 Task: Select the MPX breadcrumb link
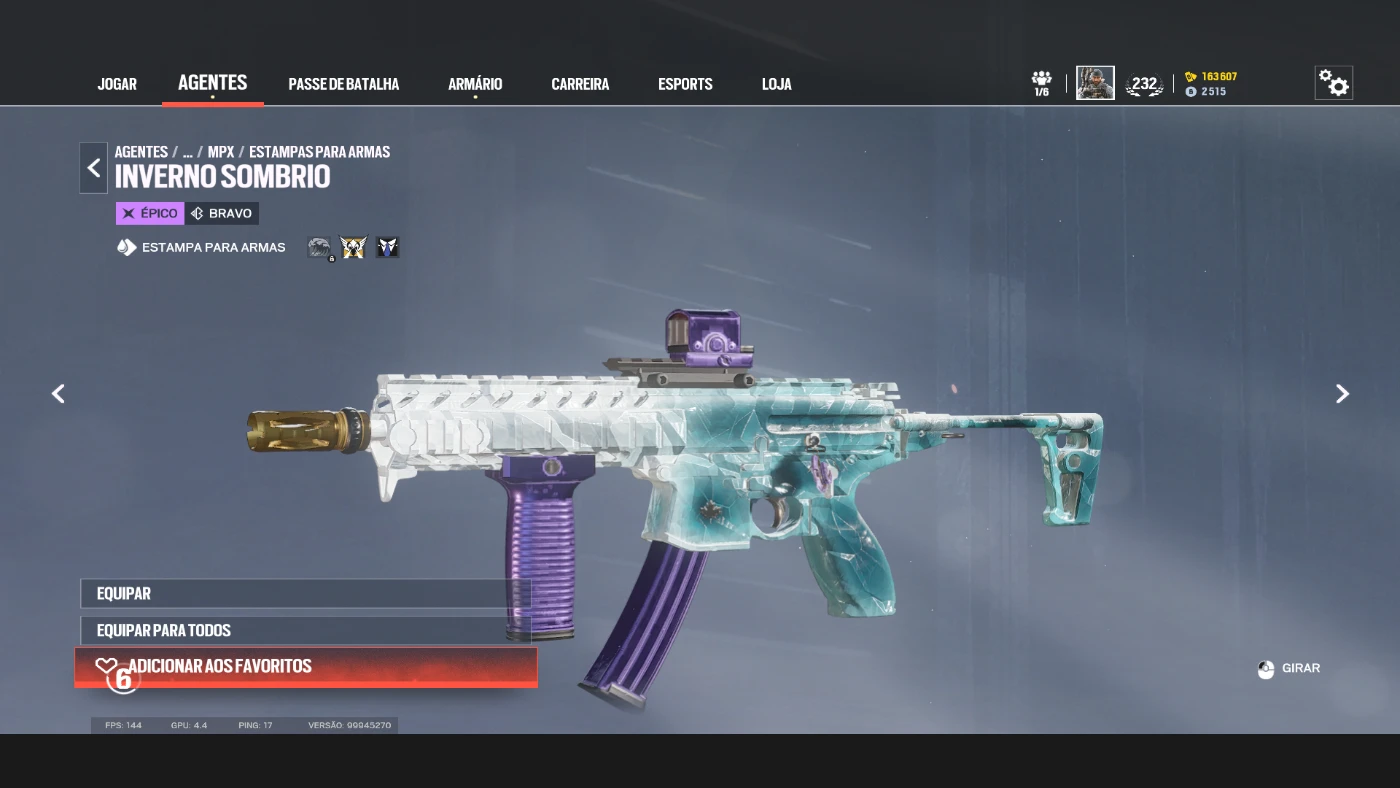(221, 152)
